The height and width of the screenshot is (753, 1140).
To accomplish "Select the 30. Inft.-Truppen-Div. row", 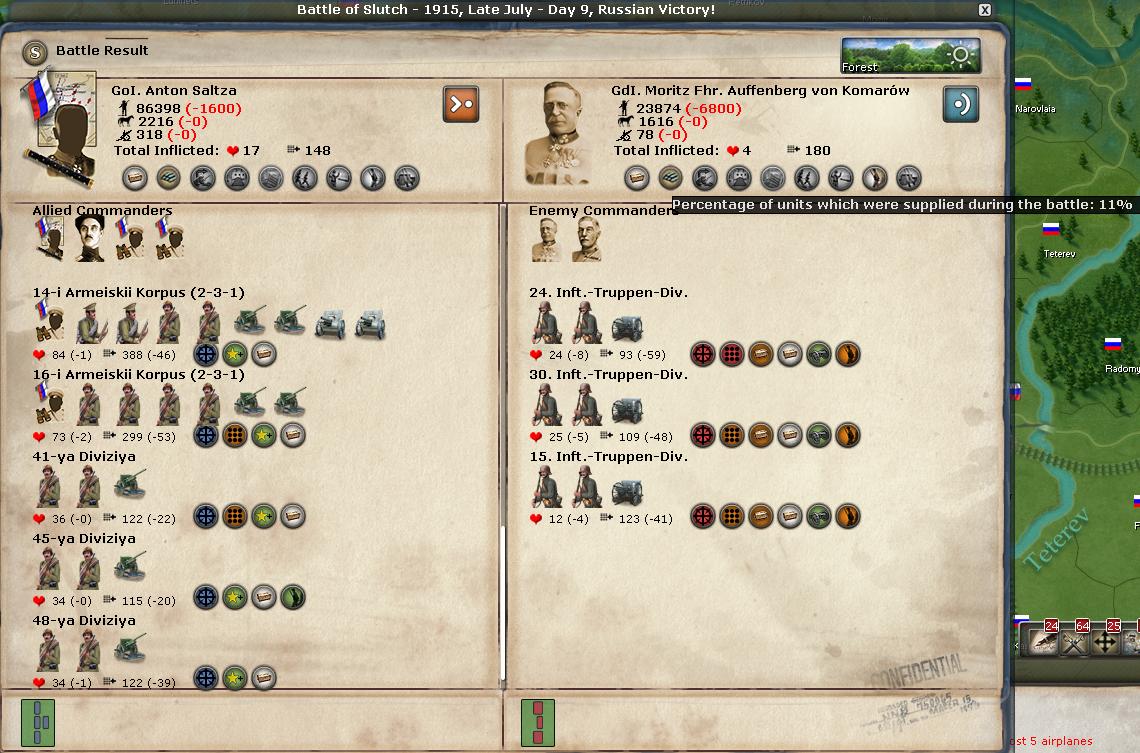I will click(608, 375).
